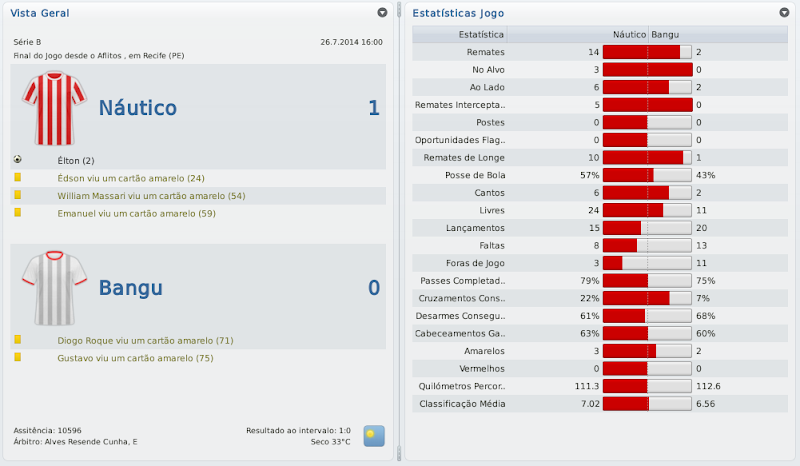The height and width of the screenshot is (466, 800).
Task: Open the Estatísticas Jogo panel dropdown arrow
Action: tap(784, 13)
